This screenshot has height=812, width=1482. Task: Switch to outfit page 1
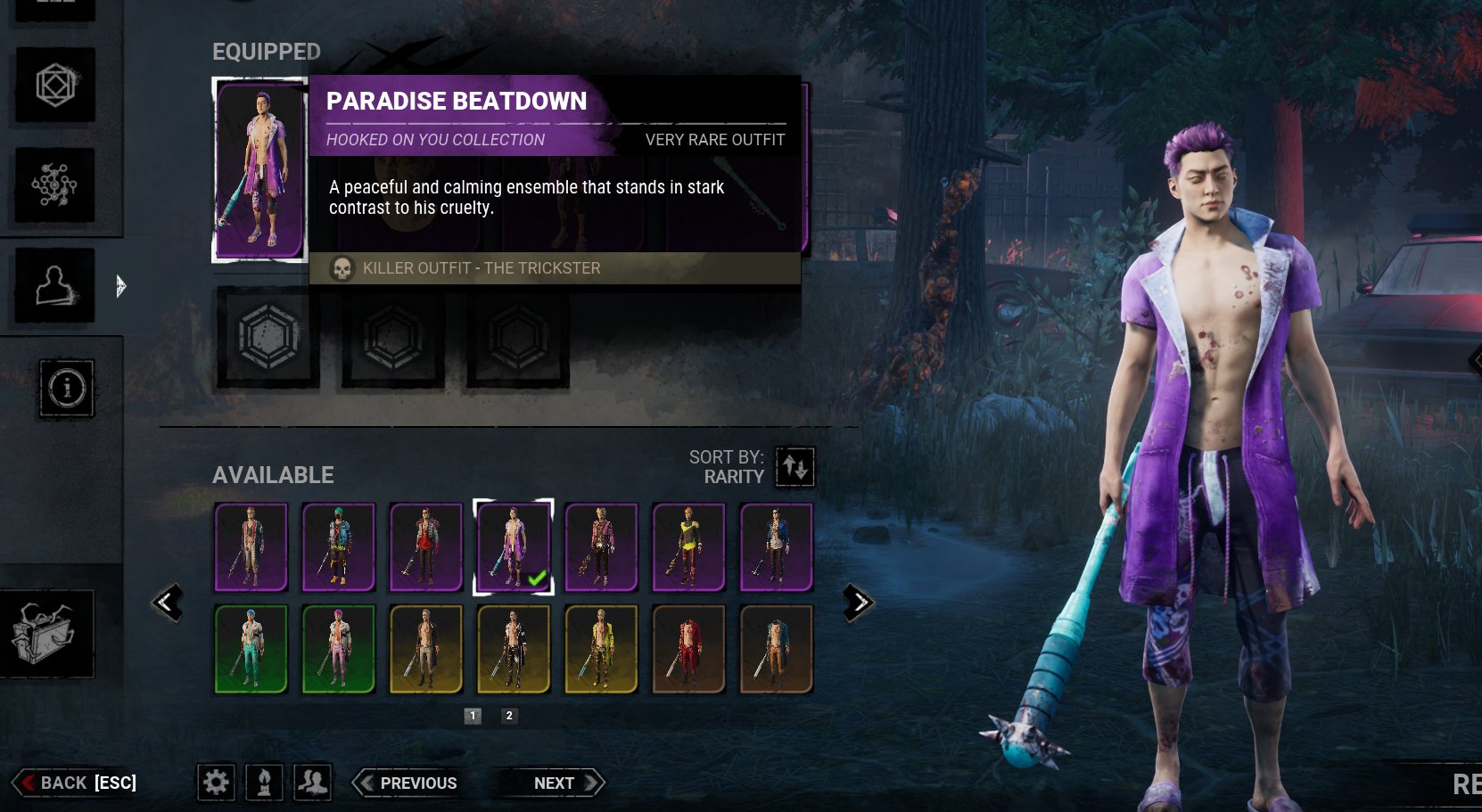click(472, 715)
